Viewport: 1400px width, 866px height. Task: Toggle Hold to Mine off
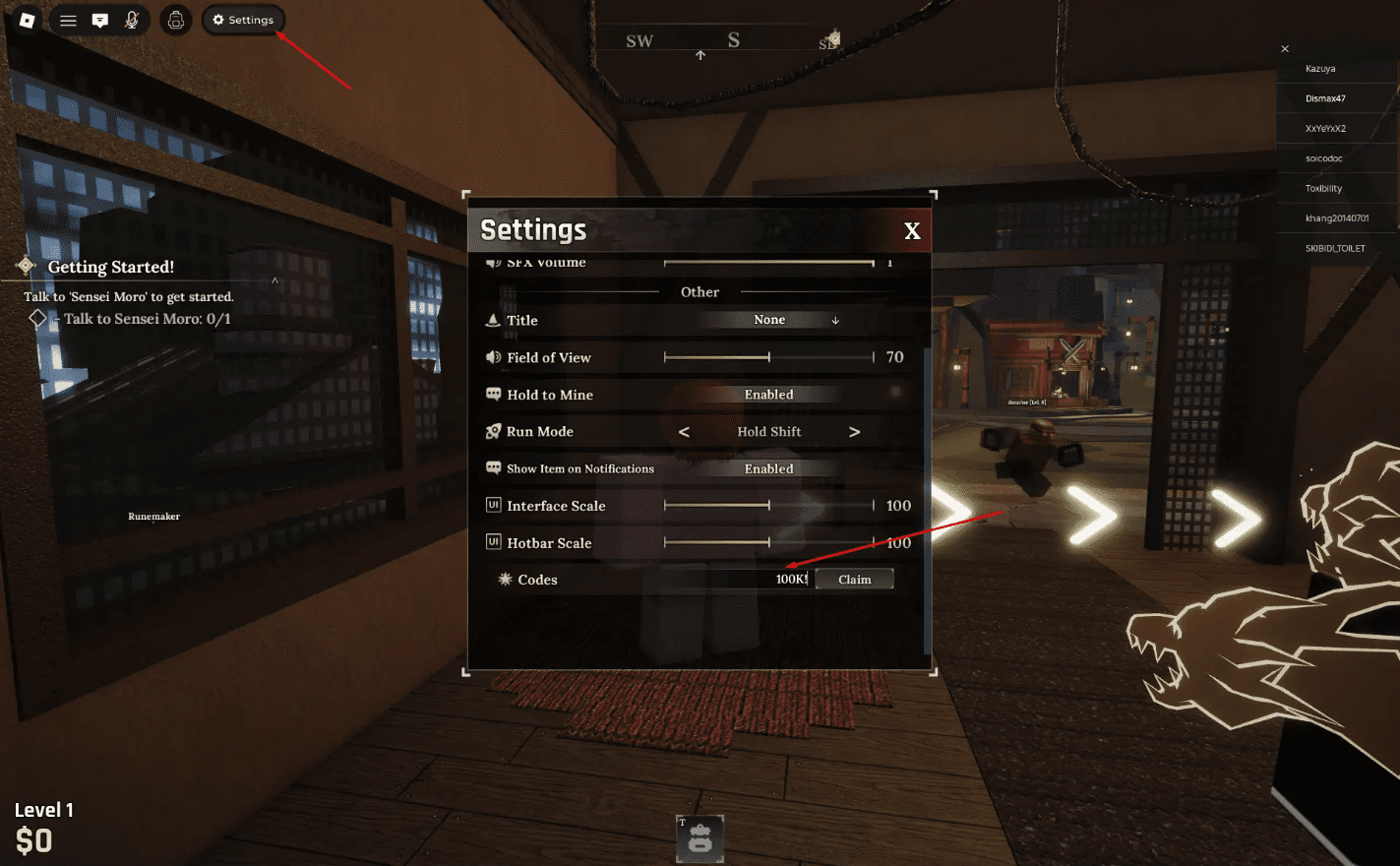click(768, 394)
